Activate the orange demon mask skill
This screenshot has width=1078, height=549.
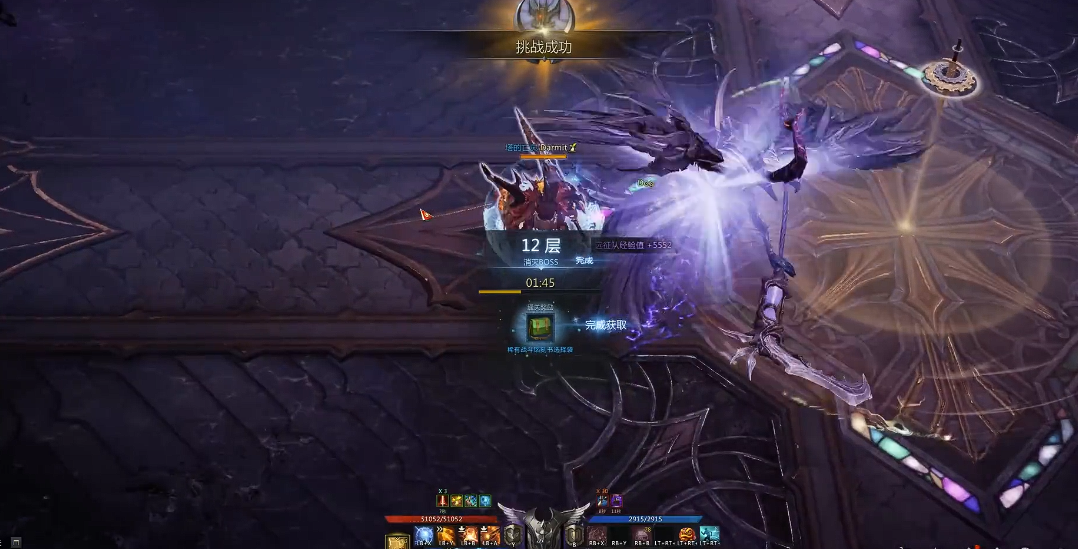687,534
